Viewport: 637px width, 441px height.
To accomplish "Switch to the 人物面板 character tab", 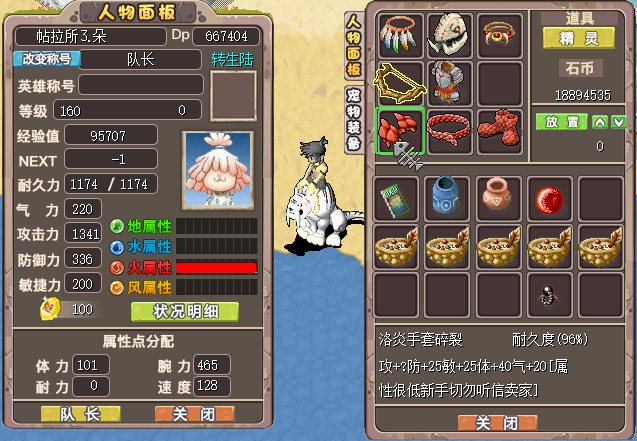I will tap(354, 47).
